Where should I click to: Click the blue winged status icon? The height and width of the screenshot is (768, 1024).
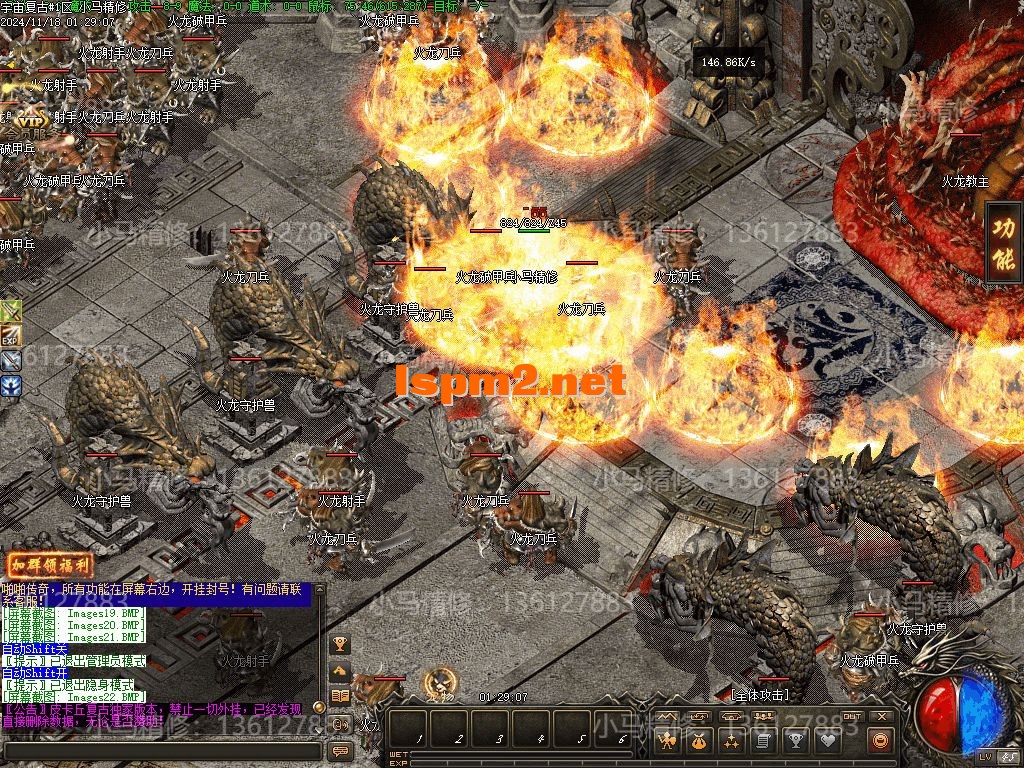click(11, 385)
